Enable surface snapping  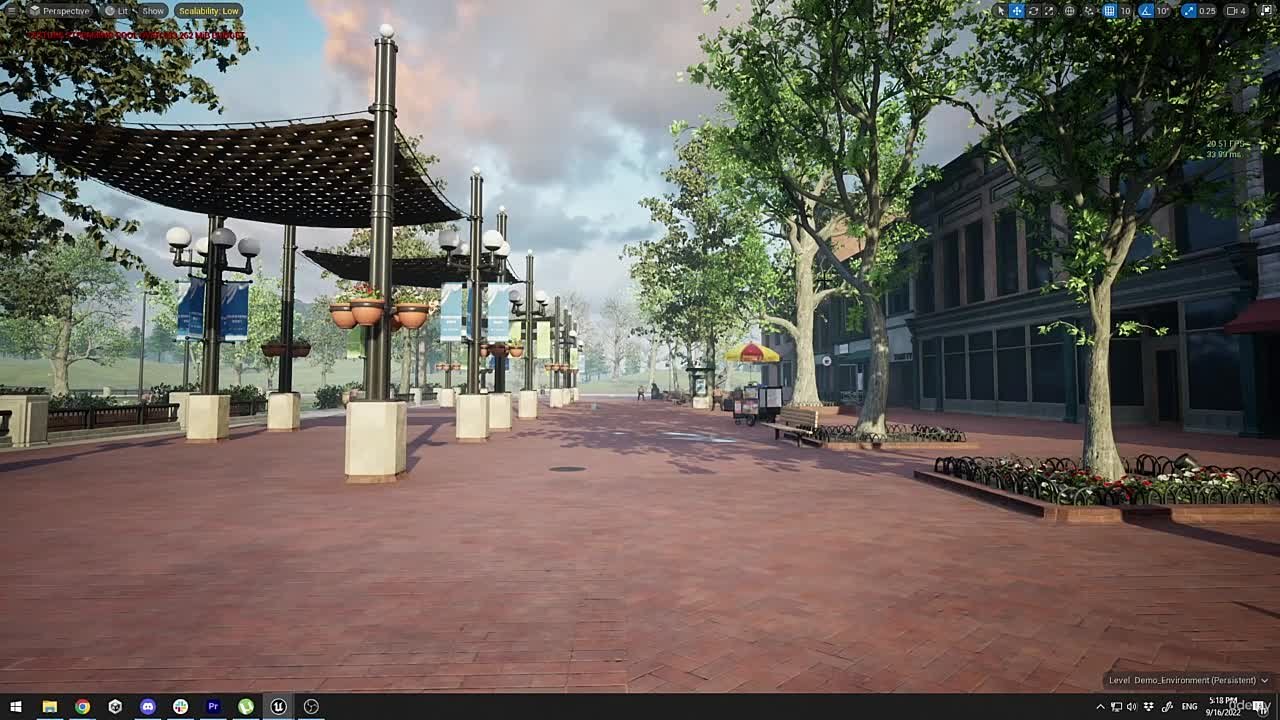tap(1090, 10)
